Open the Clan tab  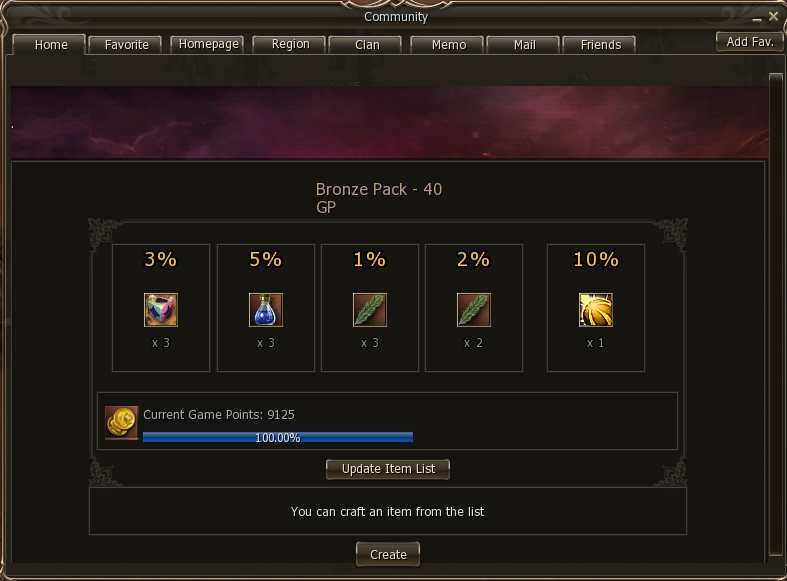tap(367, 45)
